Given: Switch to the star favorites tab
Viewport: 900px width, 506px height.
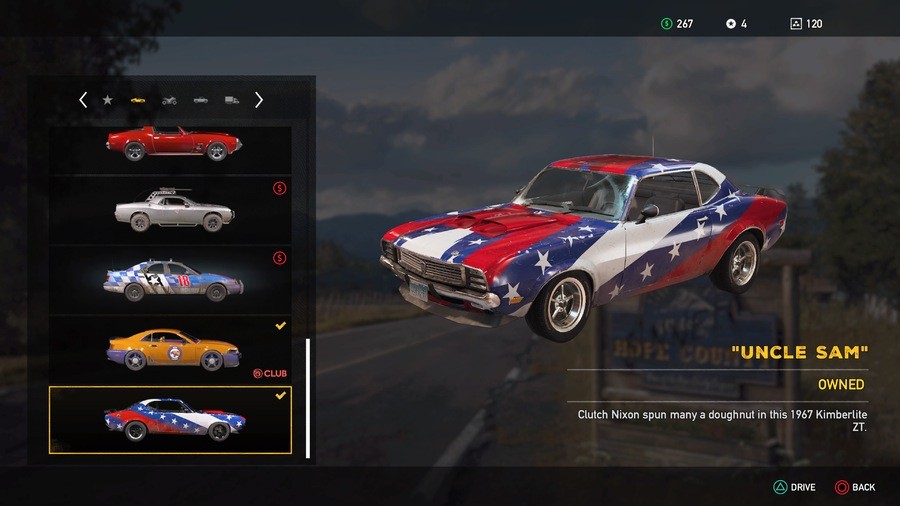Looking at the screenshot, I should pos(107,100).
